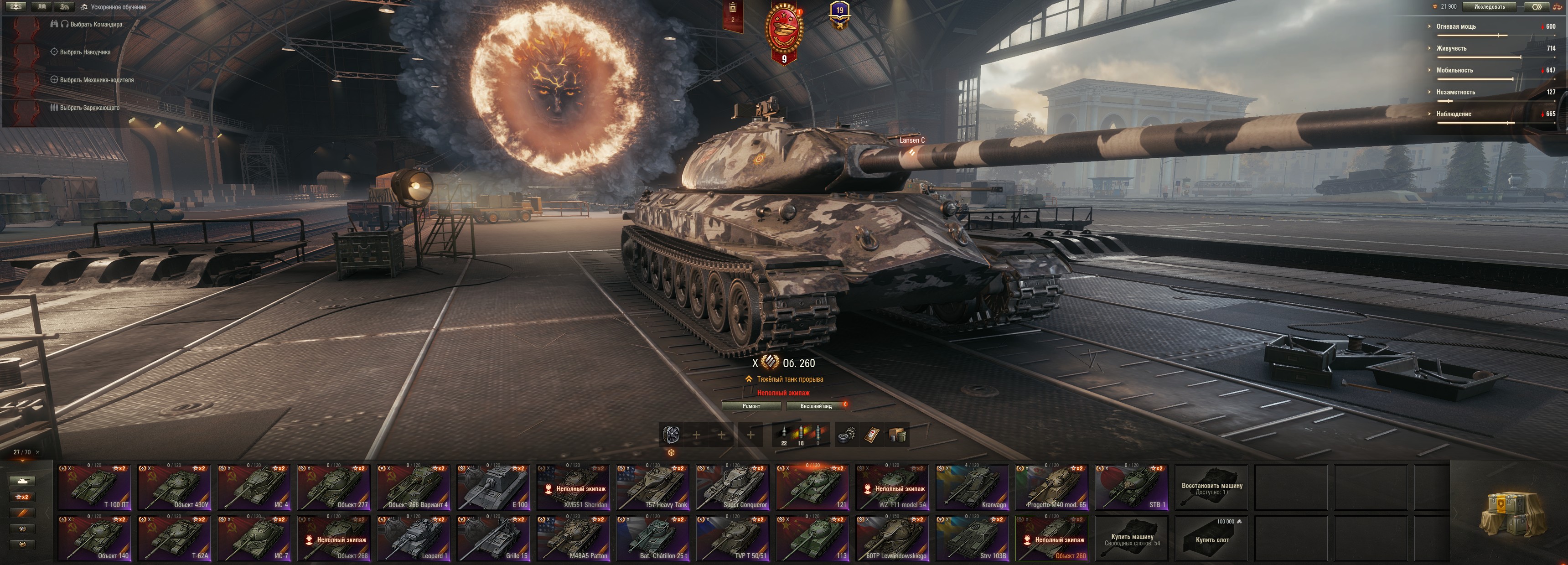Toggle the x2 bonus carousel filter
Viewport: 1568px width, 565px height.
(x=22, y=497)
